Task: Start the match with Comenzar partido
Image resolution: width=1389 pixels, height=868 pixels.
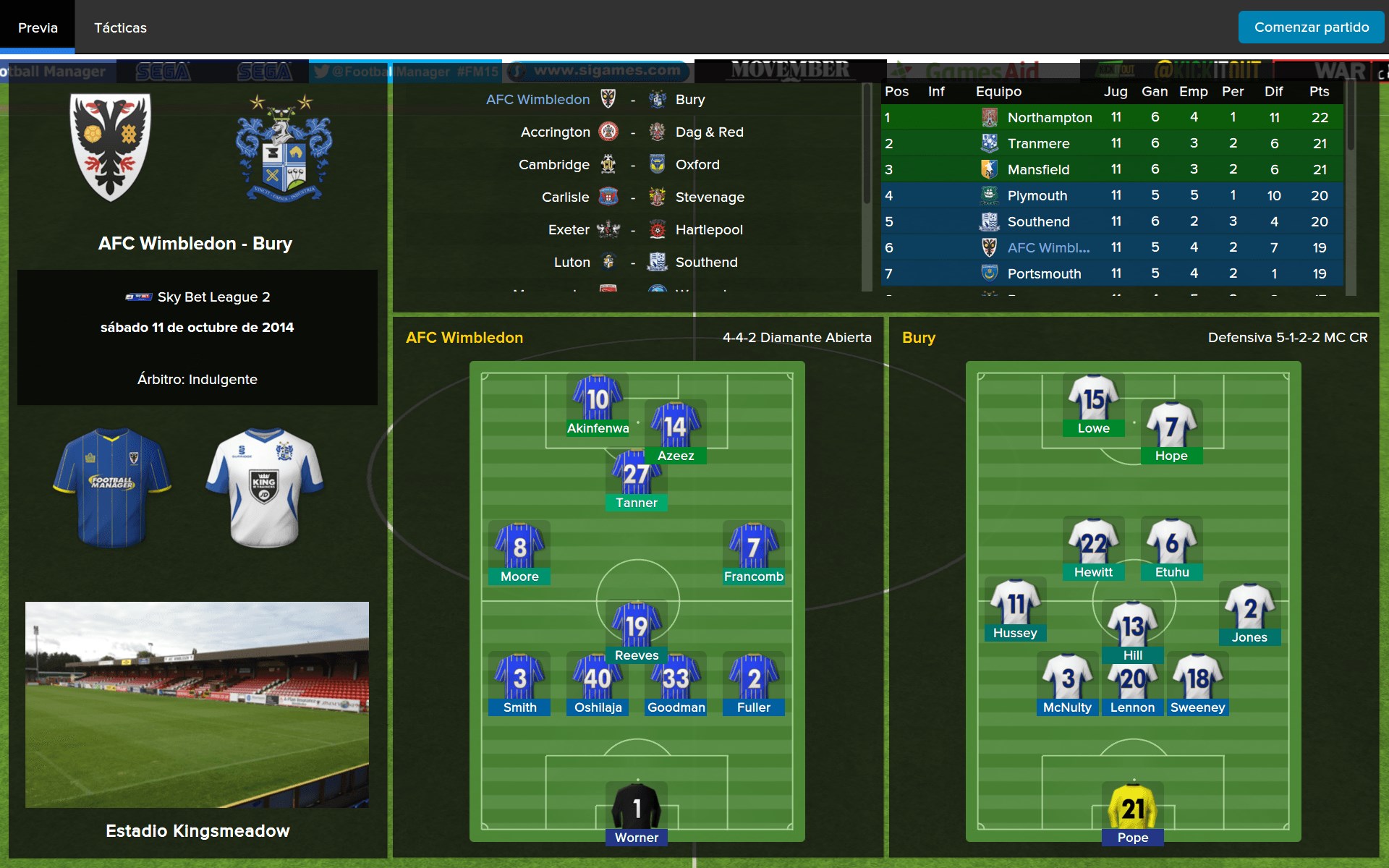Action: 1311,27
